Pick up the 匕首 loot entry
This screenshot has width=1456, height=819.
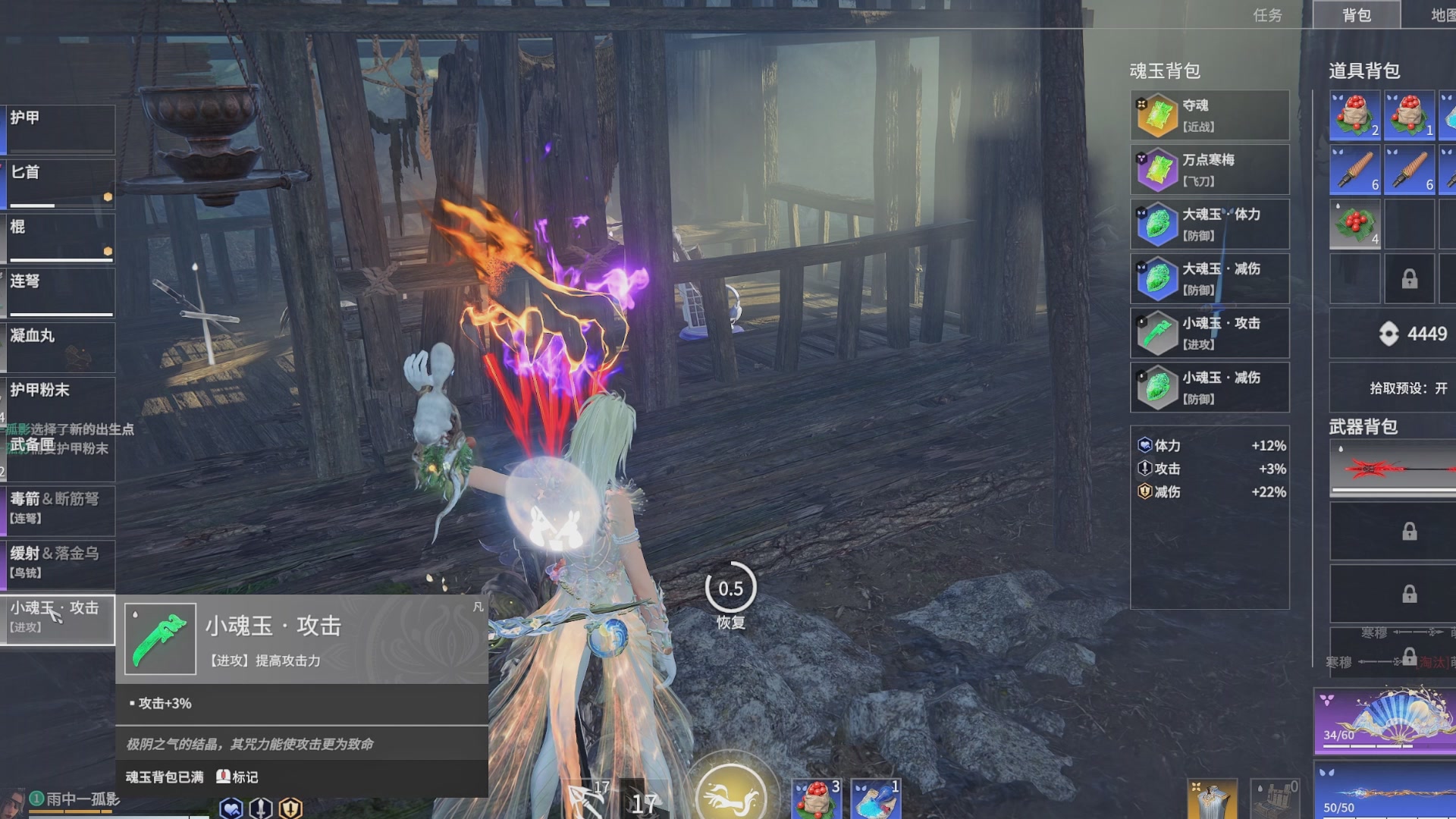pyautogui.click(x=58, y=183)
